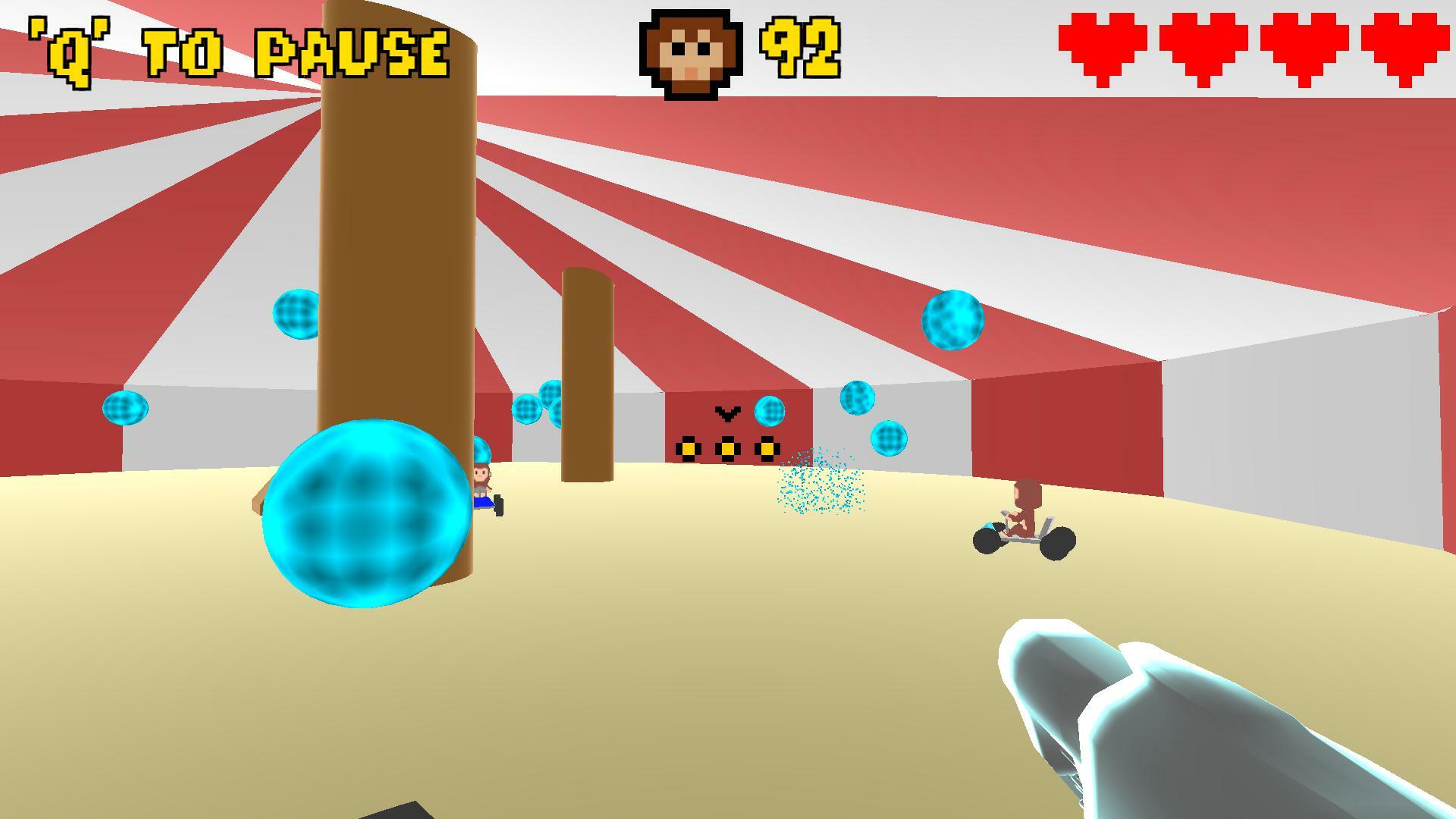Click the rightmost red heart icon
The image size is (1456, 819).
pyautogui.click(x=1407, y=48)
